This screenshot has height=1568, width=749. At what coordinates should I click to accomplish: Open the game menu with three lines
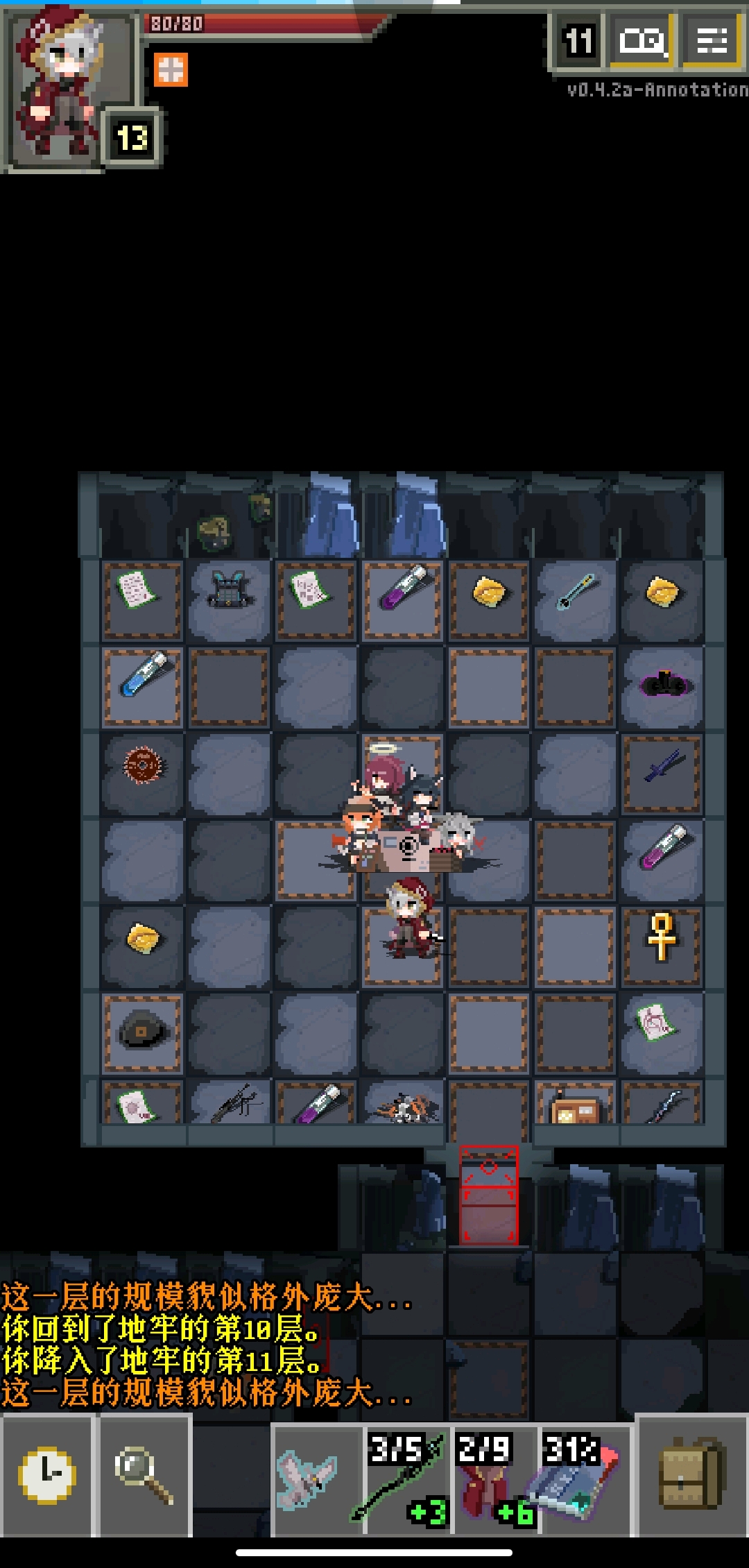click(x=712, y=42)
